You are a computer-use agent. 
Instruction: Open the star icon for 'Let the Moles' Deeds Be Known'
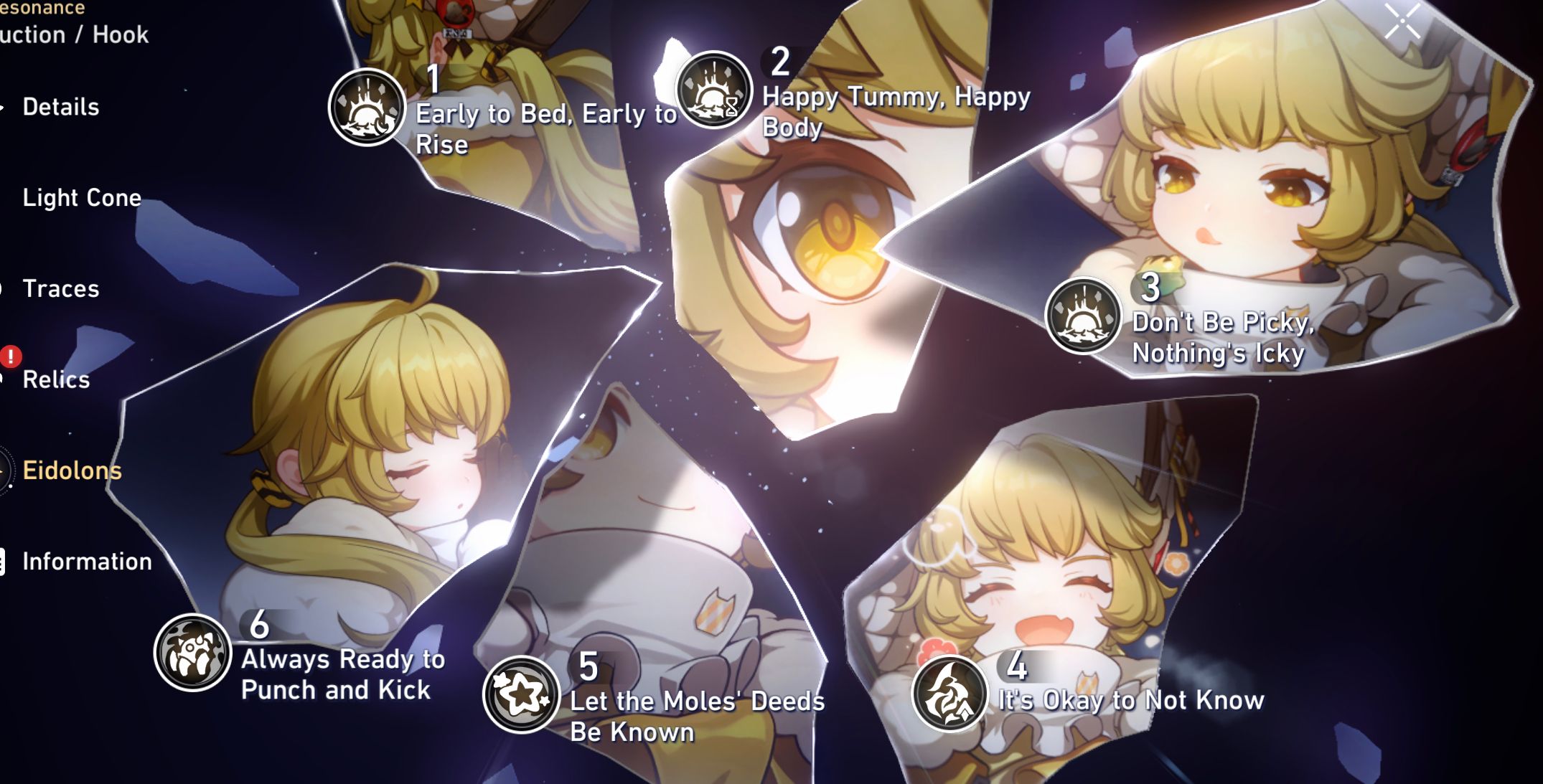tap(522, 691)
